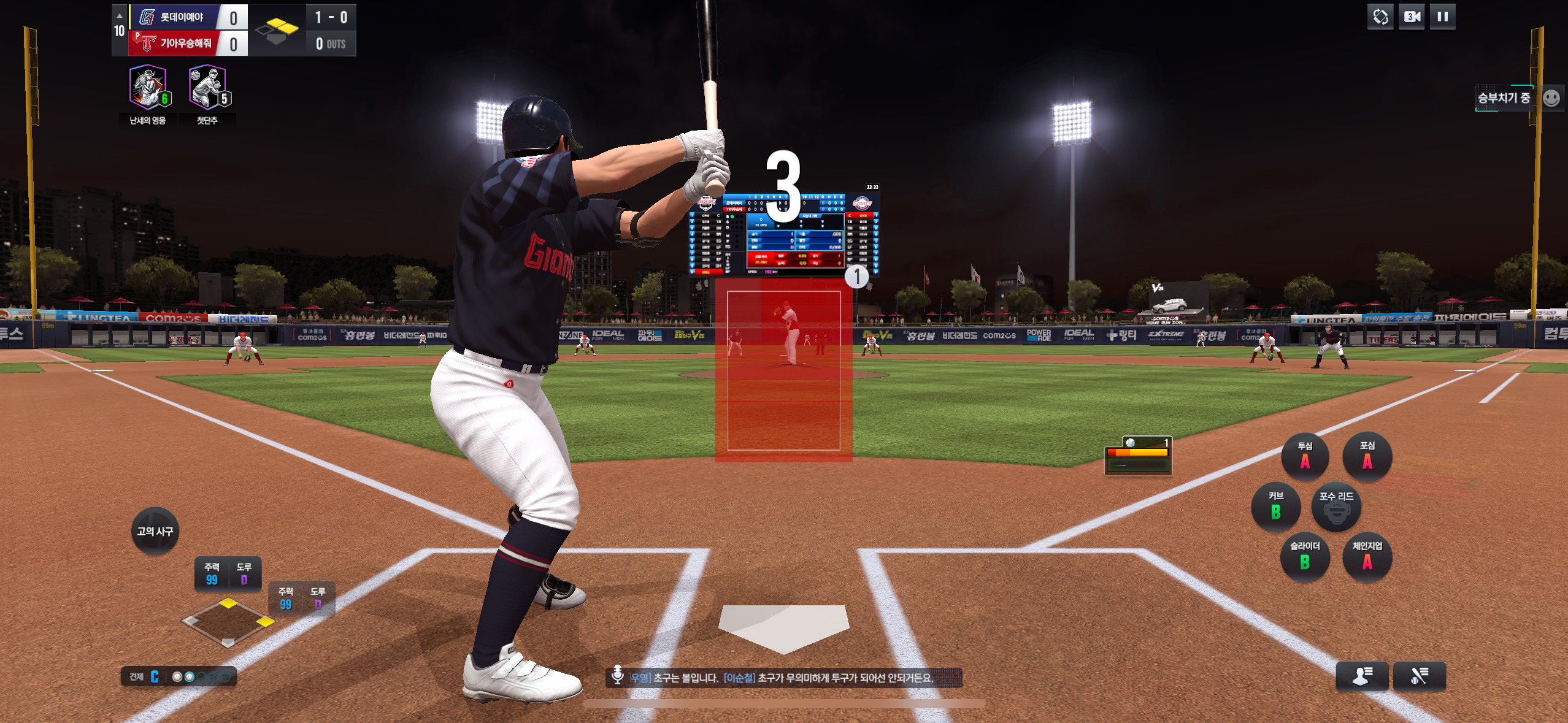Expand the scoreboard with the arrow
The image size is (1568, 723).
point(120,15)
